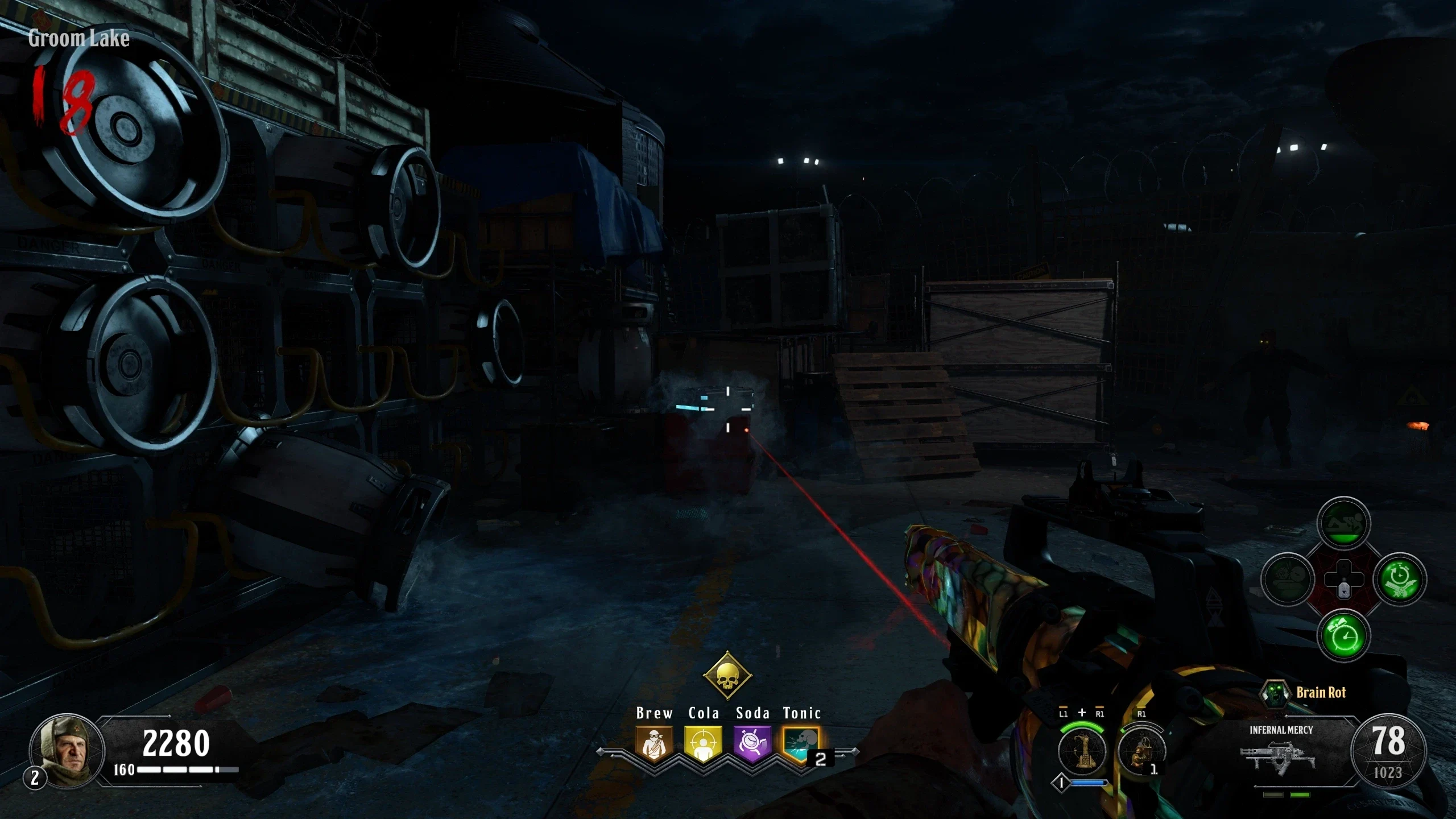Viewport: 1456px width, 819px height.
Task: Activate the dimmed left elixir icon
Action: pos(1288,579)
